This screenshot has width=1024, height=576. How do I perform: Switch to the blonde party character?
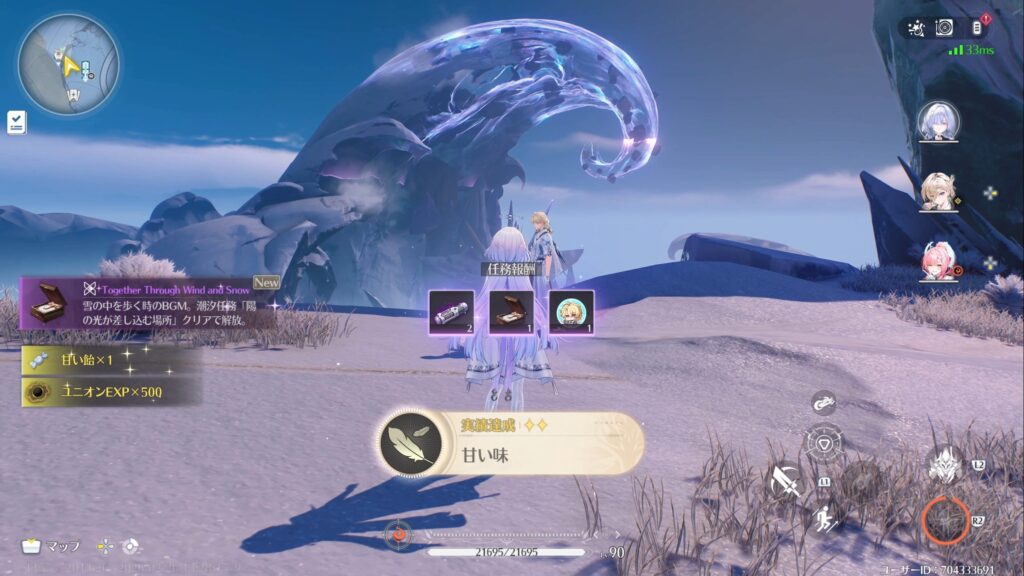point(938,191)
